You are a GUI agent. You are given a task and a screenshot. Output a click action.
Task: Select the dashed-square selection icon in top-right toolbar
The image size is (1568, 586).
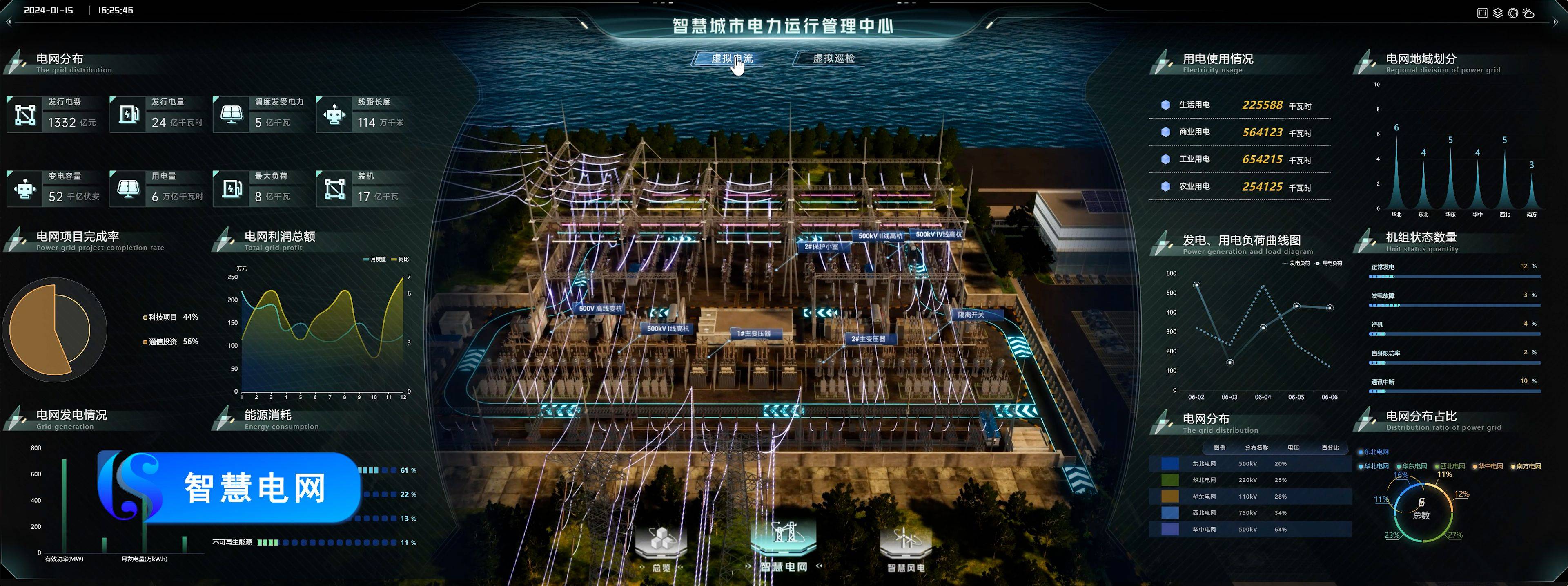(1483, 12)
